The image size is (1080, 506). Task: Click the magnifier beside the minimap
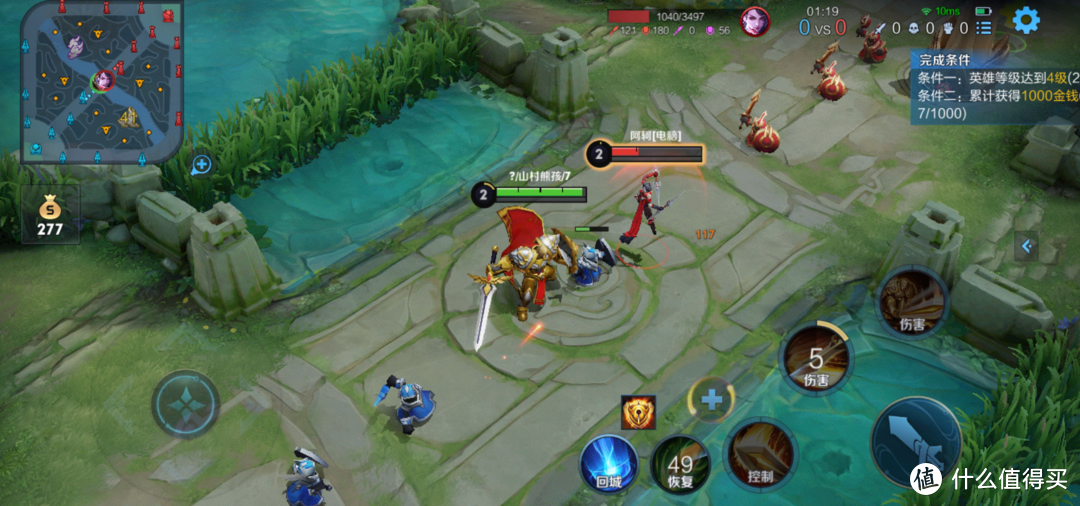click(201, 164)
